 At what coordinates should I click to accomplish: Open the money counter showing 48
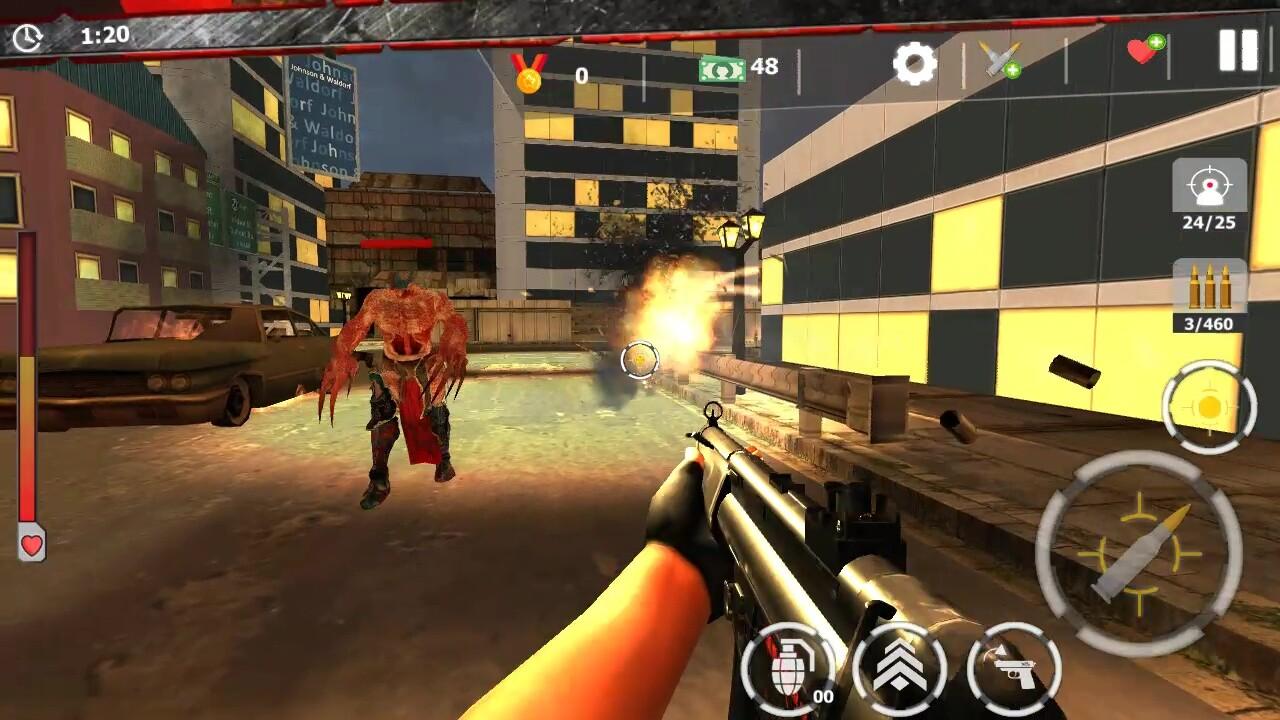[721, 70]
